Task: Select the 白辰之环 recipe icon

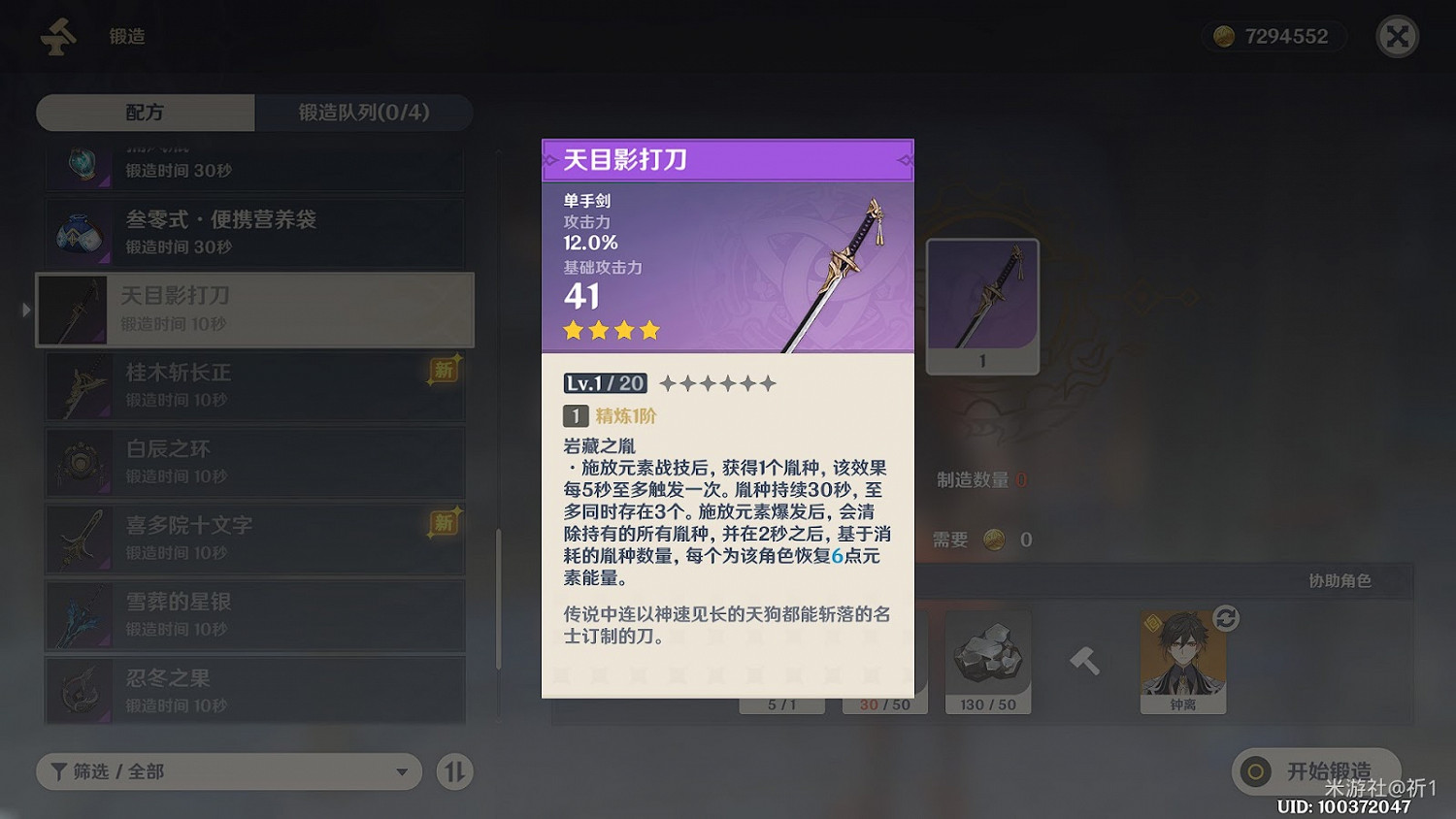Action: 80,461
